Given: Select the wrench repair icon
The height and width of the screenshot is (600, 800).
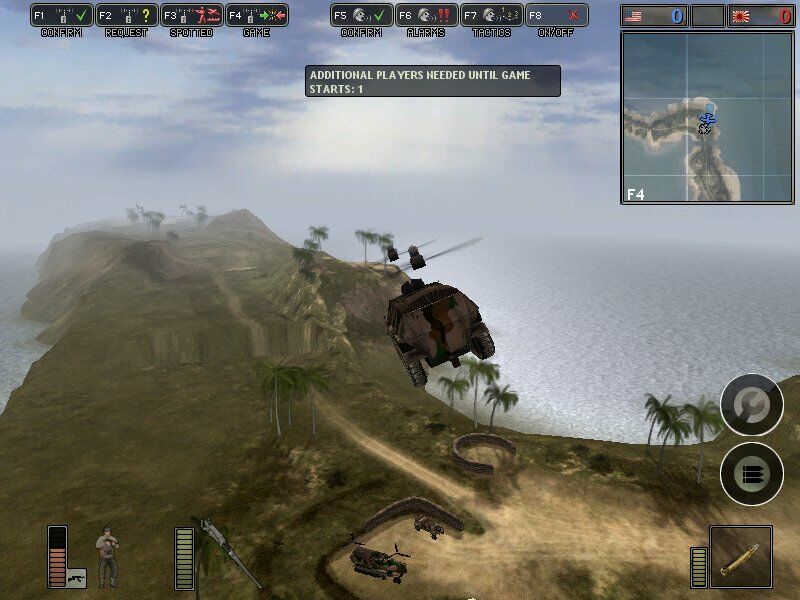Looking at the screenshot, I should pyautogui.click(x=751, y=405).
